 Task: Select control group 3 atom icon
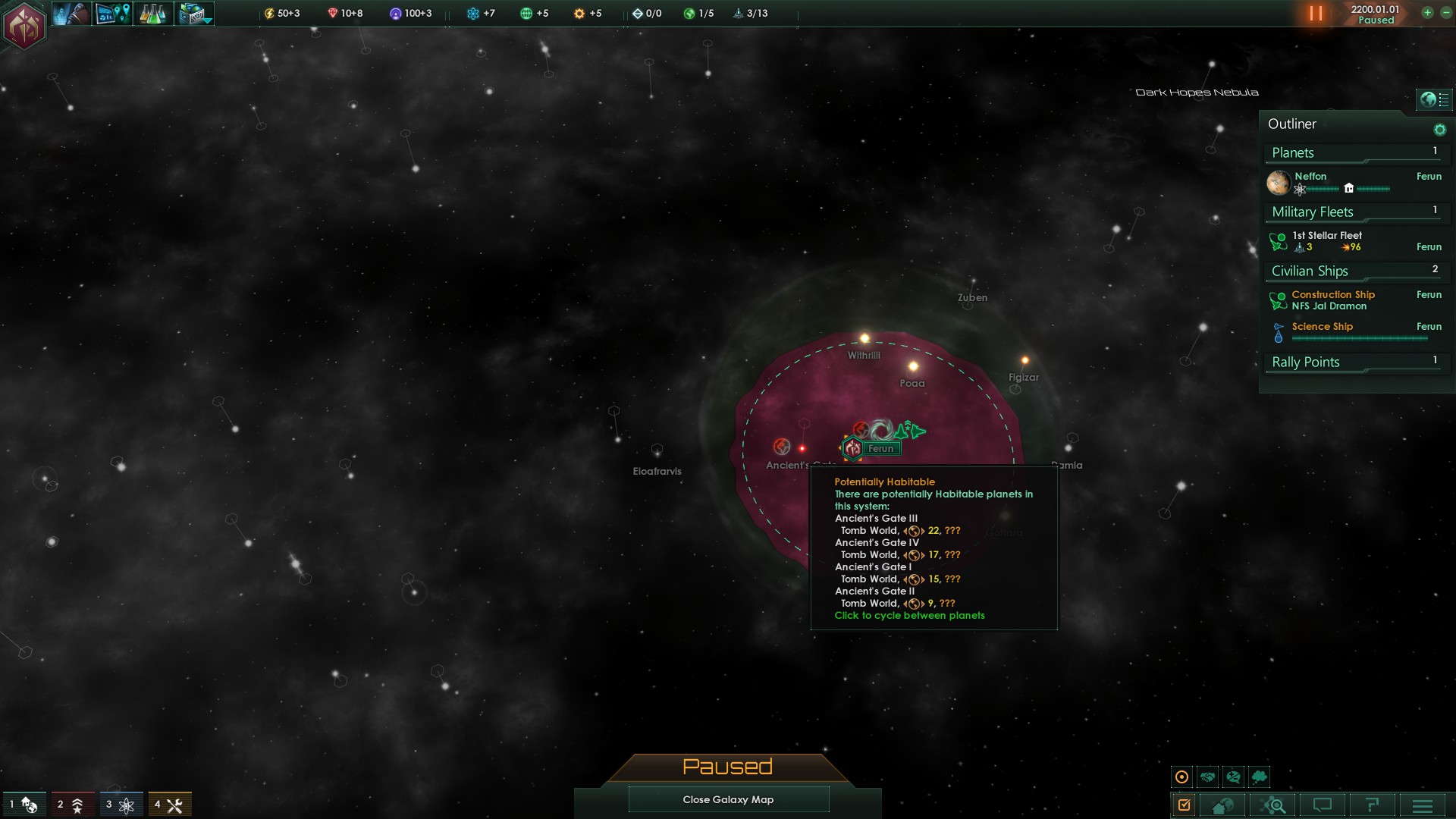coord(120,805)
